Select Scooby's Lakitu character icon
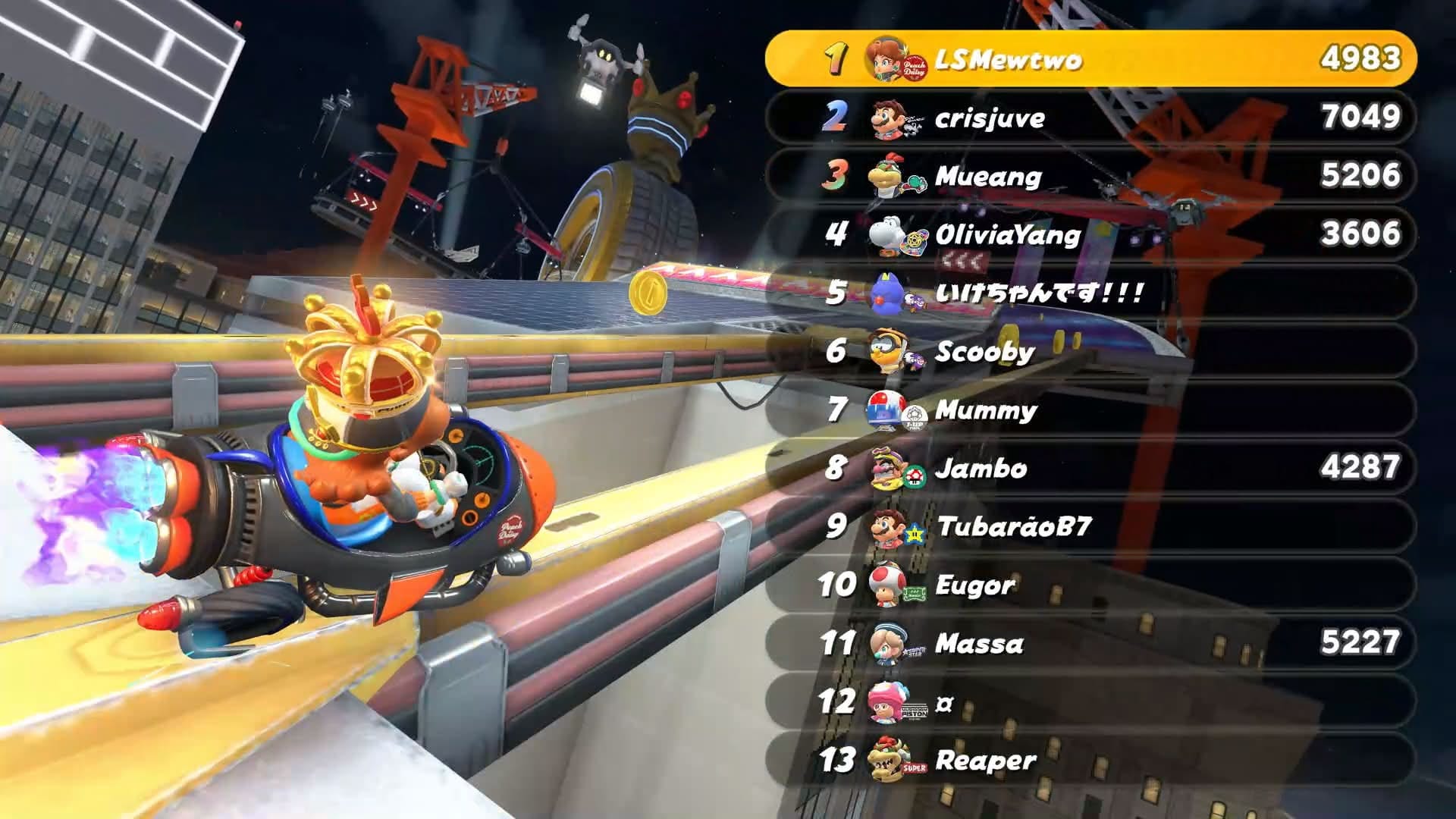The height and width of the screenshot is (819, 1456). 886,351
